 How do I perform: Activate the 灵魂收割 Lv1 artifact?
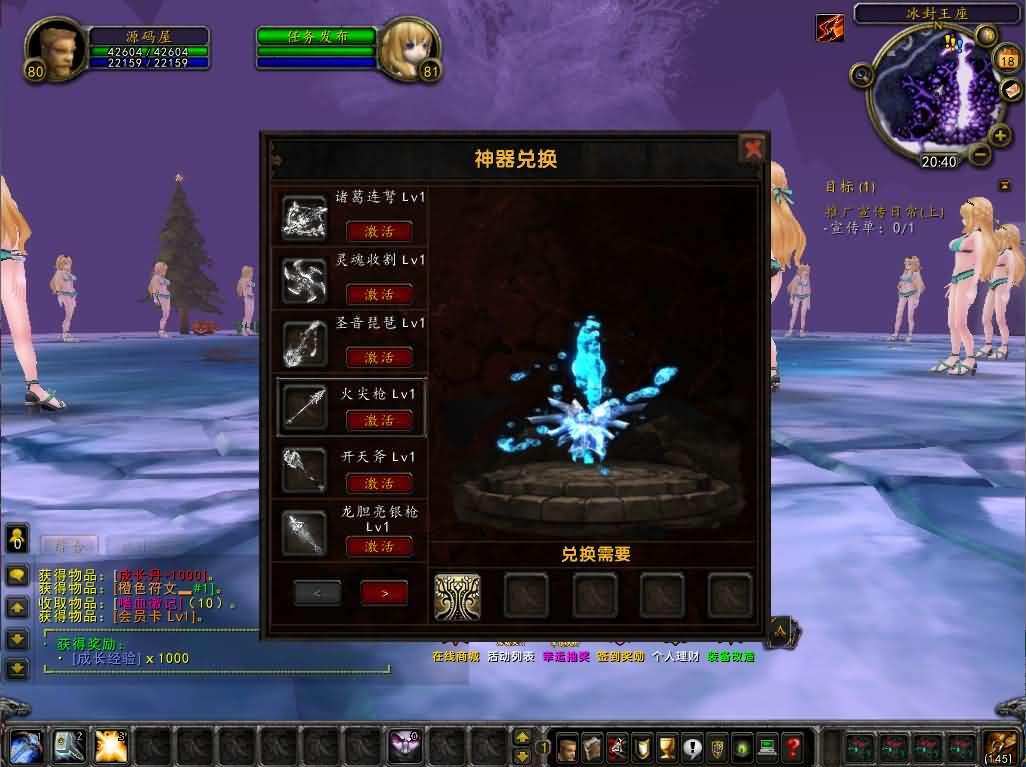pos(379,294)
